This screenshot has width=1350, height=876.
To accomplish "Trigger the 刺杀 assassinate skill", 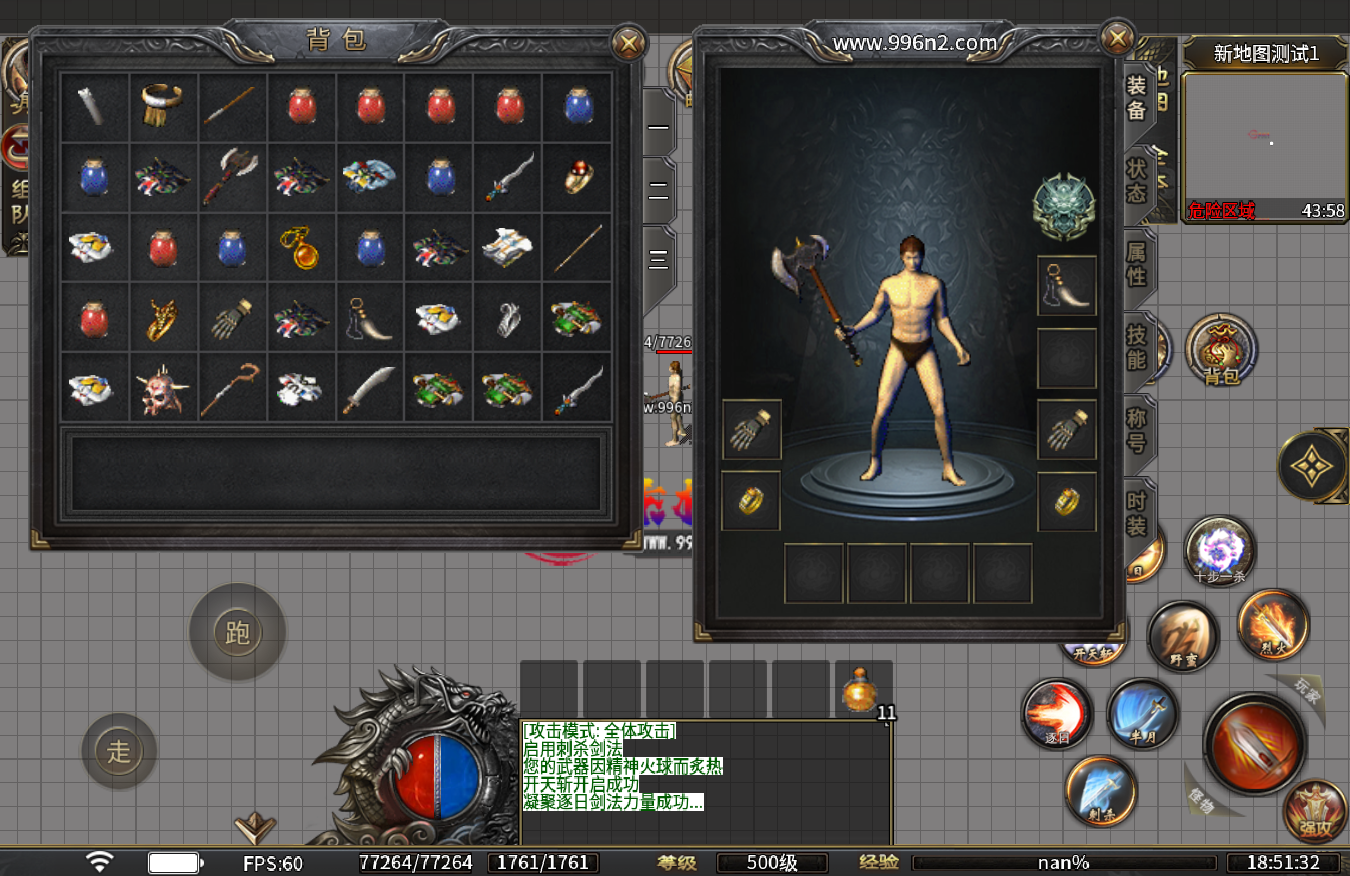I will 1101,790.
